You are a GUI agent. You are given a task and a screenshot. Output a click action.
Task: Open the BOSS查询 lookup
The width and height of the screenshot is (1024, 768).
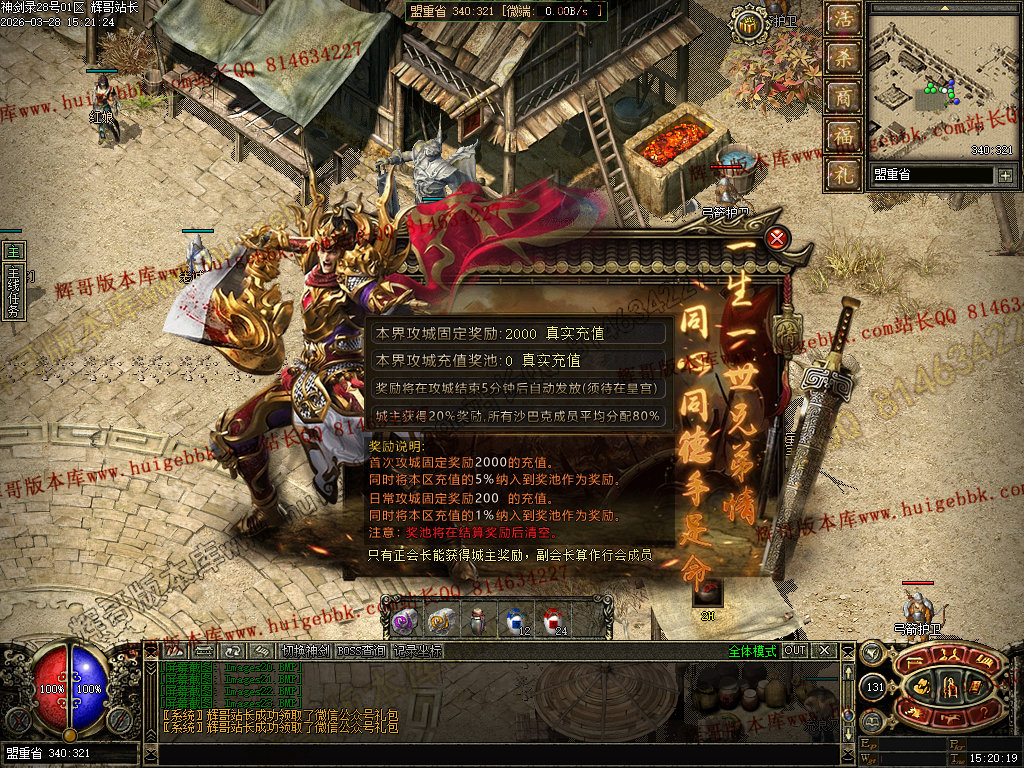pos(361,651)
